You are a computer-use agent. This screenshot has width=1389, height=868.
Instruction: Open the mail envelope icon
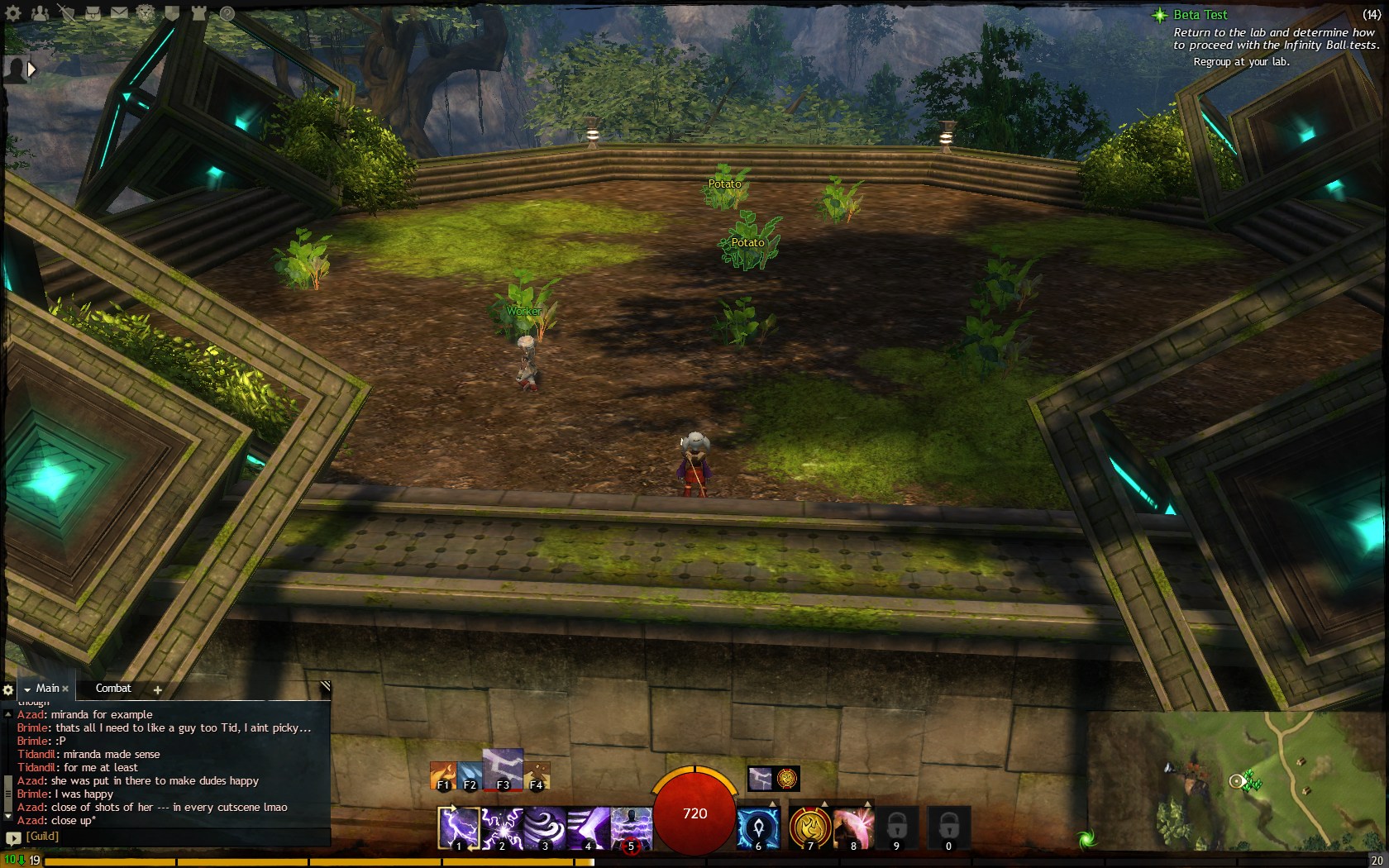(119, 13)
